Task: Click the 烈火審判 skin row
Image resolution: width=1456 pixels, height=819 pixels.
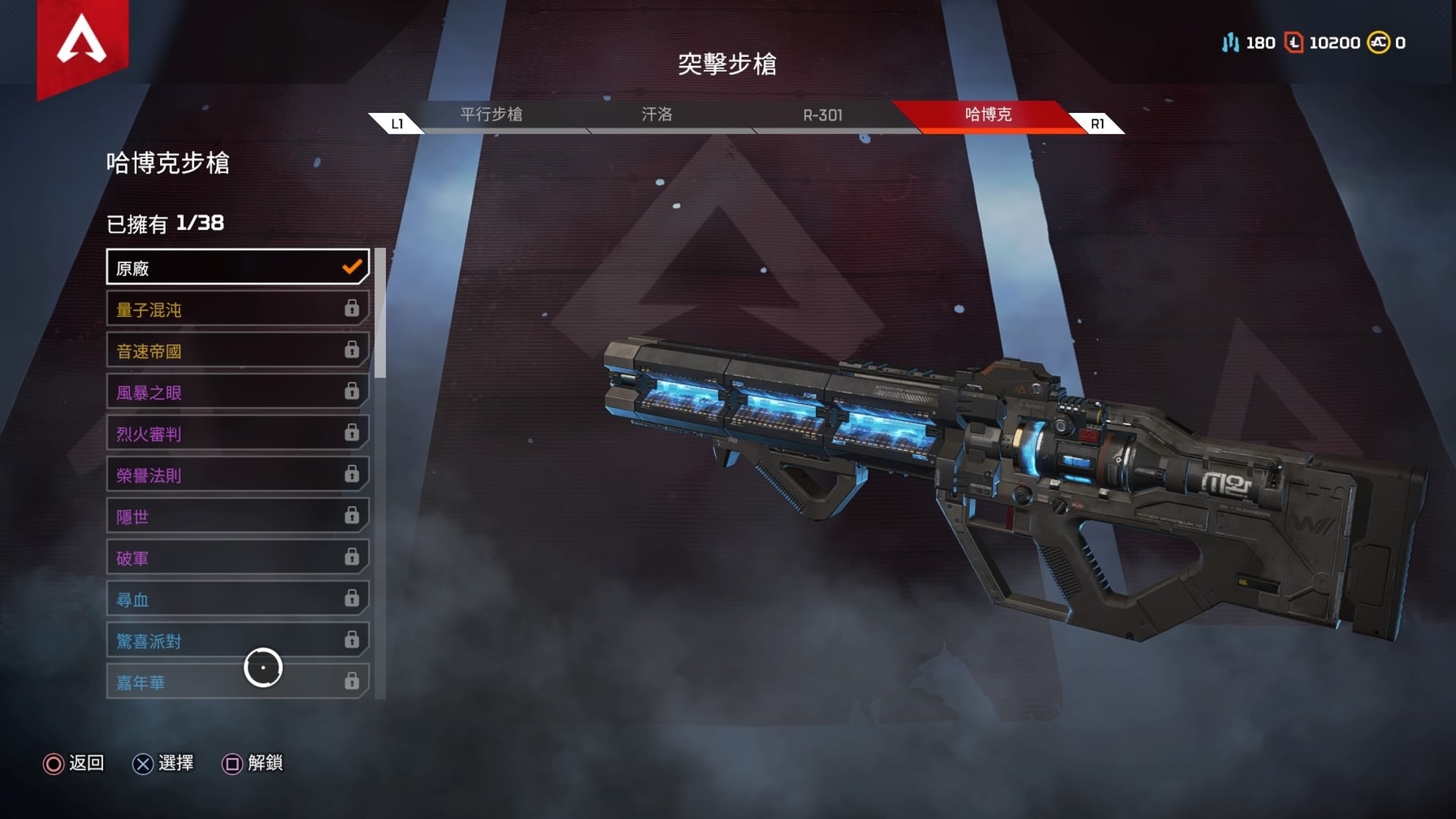Action: click(x=237, y=434)
